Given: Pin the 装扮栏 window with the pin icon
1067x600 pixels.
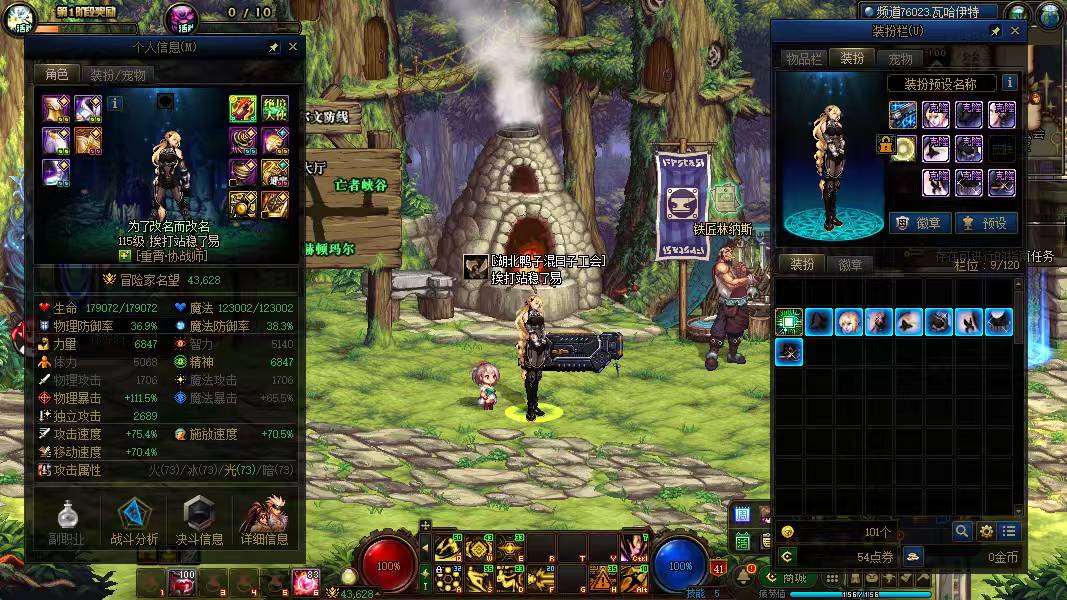Looking at the screenshot, I should (x=995, y=32).
